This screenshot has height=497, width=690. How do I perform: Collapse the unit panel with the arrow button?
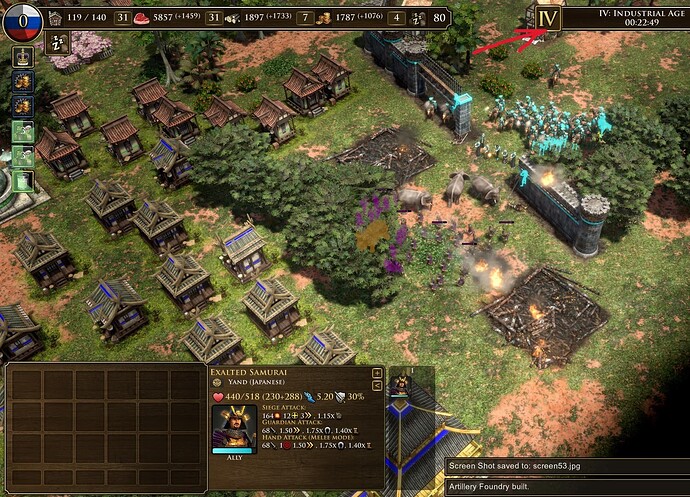pyautogui.click(x=376, y=385)
